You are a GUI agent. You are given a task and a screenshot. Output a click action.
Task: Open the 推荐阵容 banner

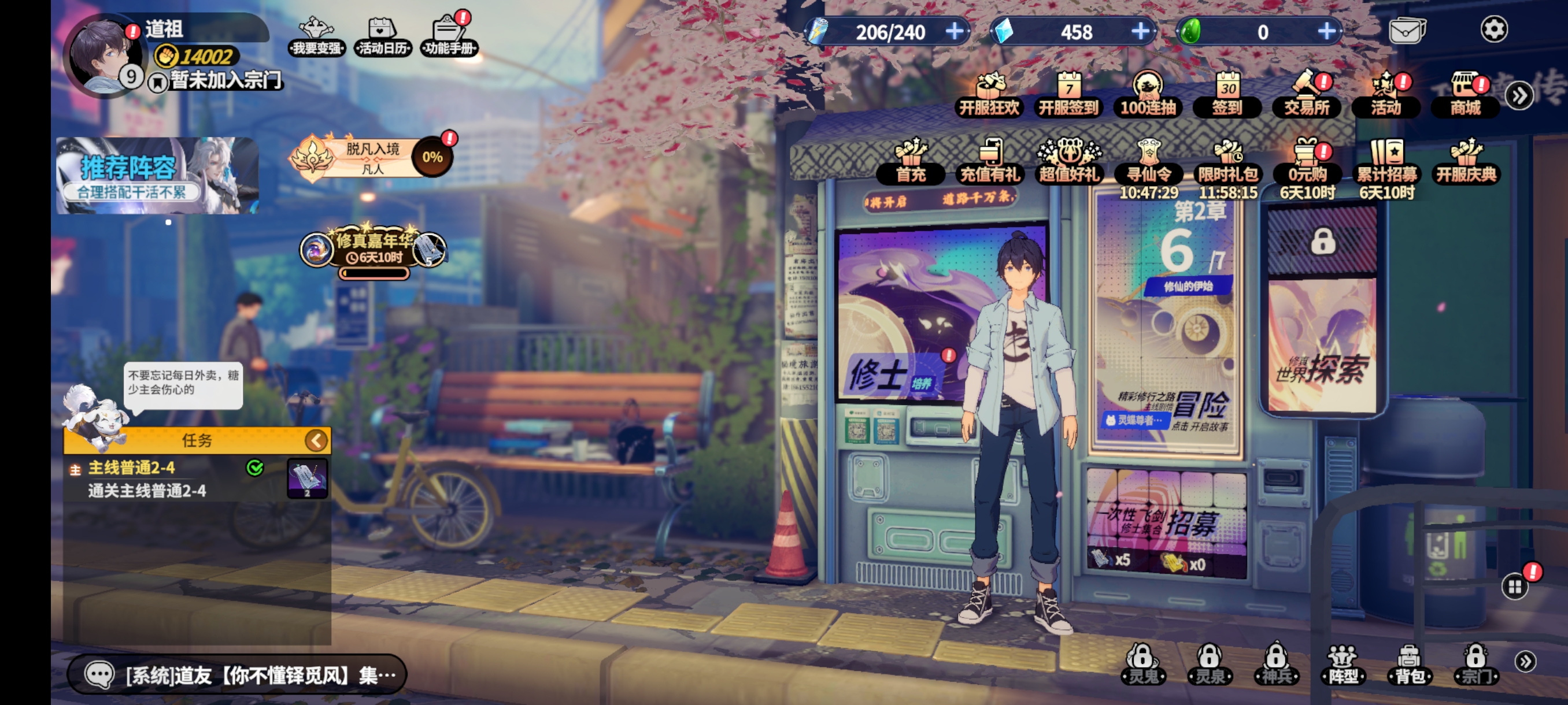[157, 175]
